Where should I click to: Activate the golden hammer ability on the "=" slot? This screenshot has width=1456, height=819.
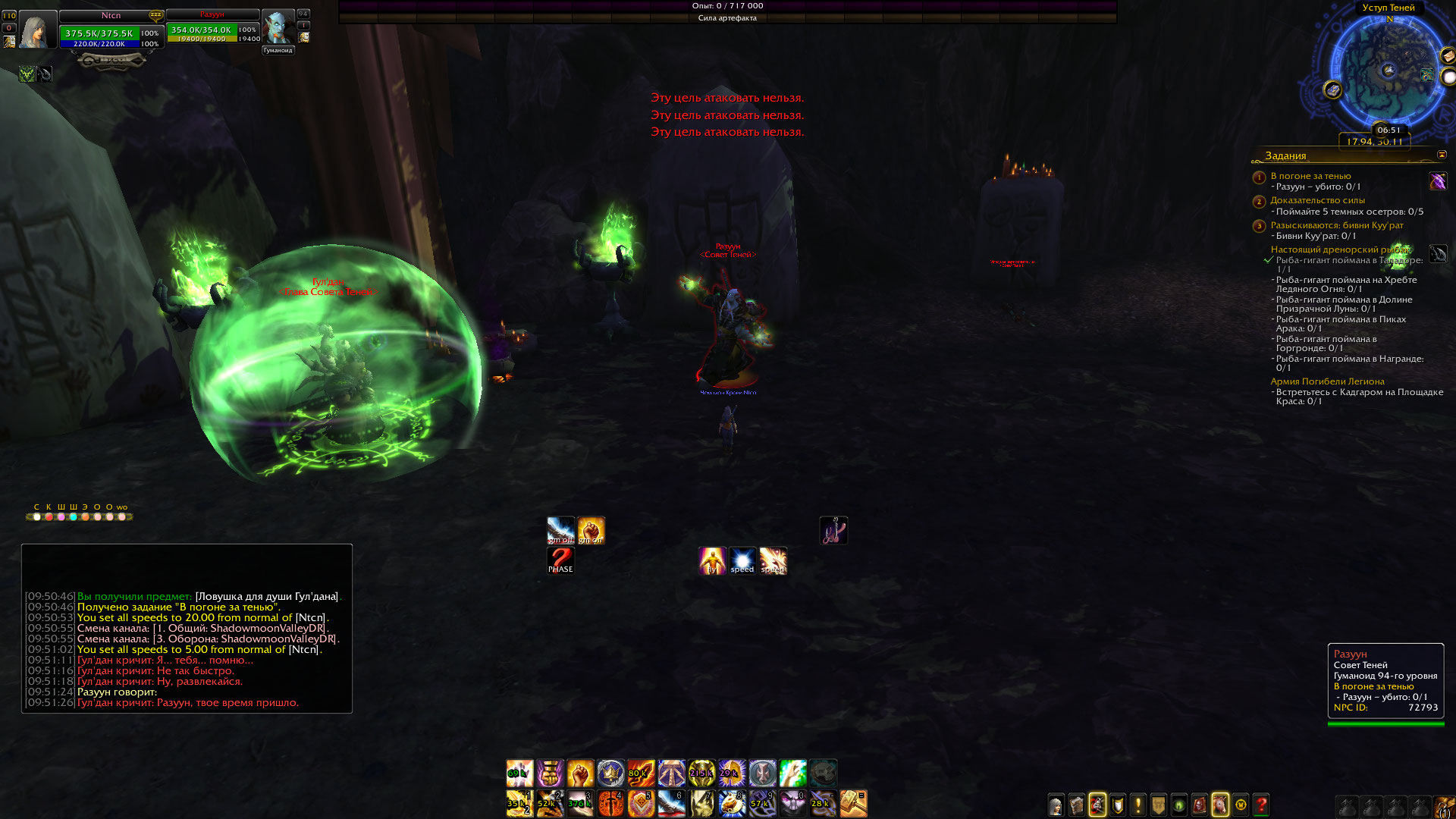coord(853,803)
